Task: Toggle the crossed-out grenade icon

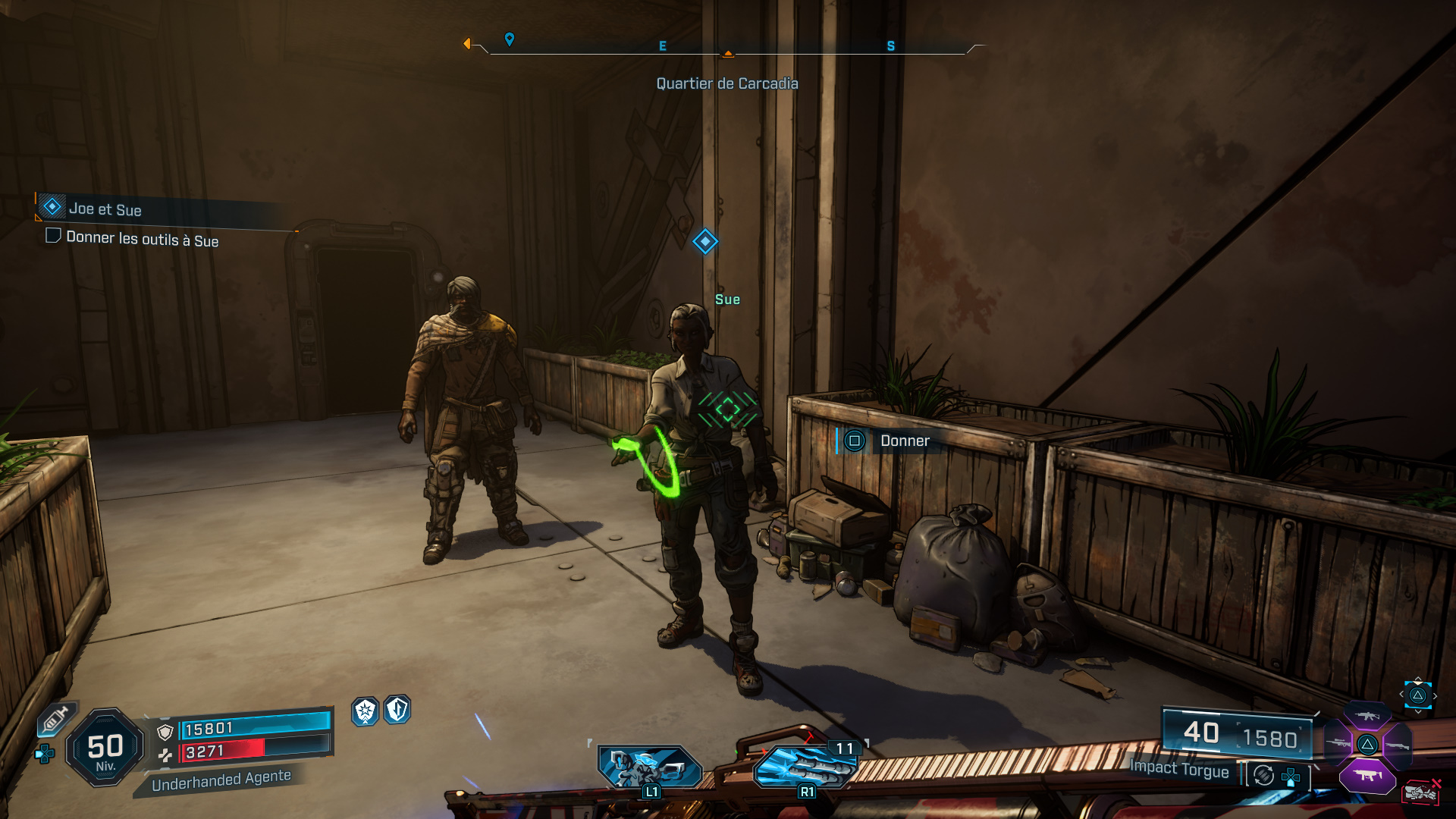Action: click(1422, 792)
